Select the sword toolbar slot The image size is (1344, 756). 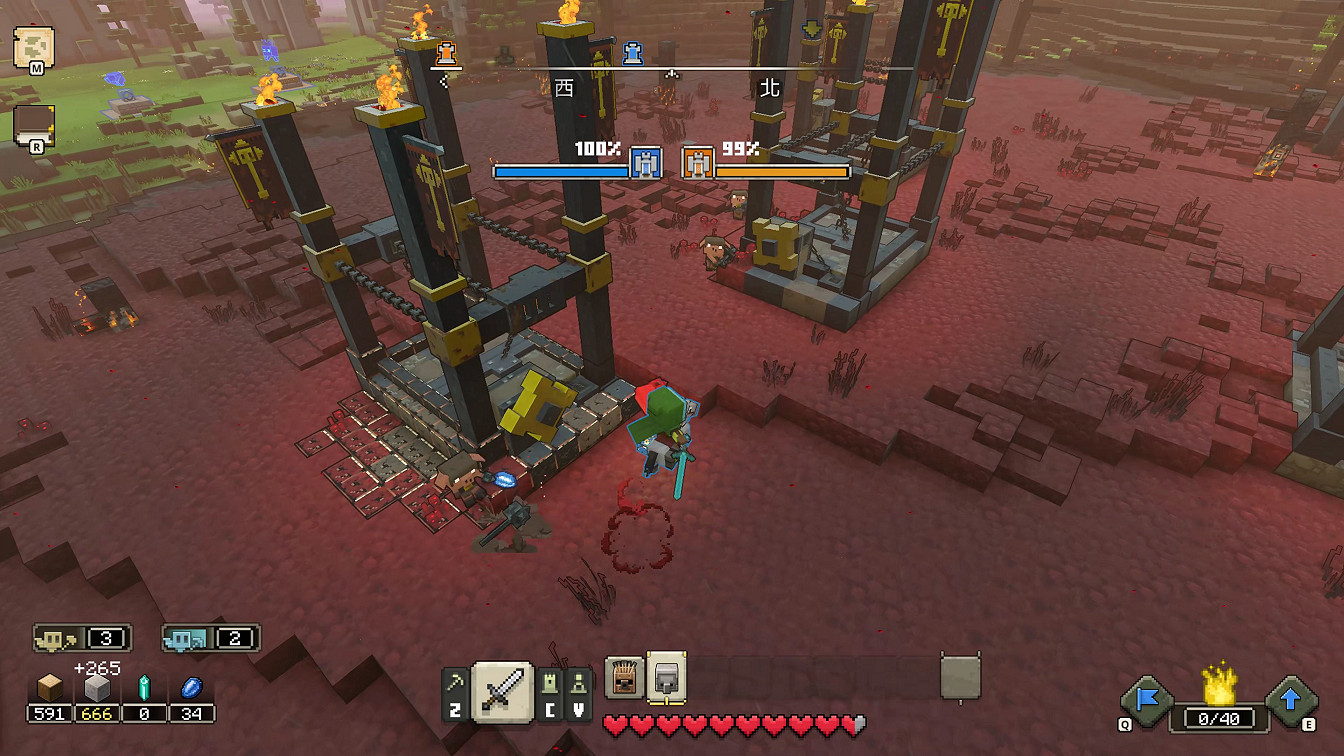coord(502,689)
